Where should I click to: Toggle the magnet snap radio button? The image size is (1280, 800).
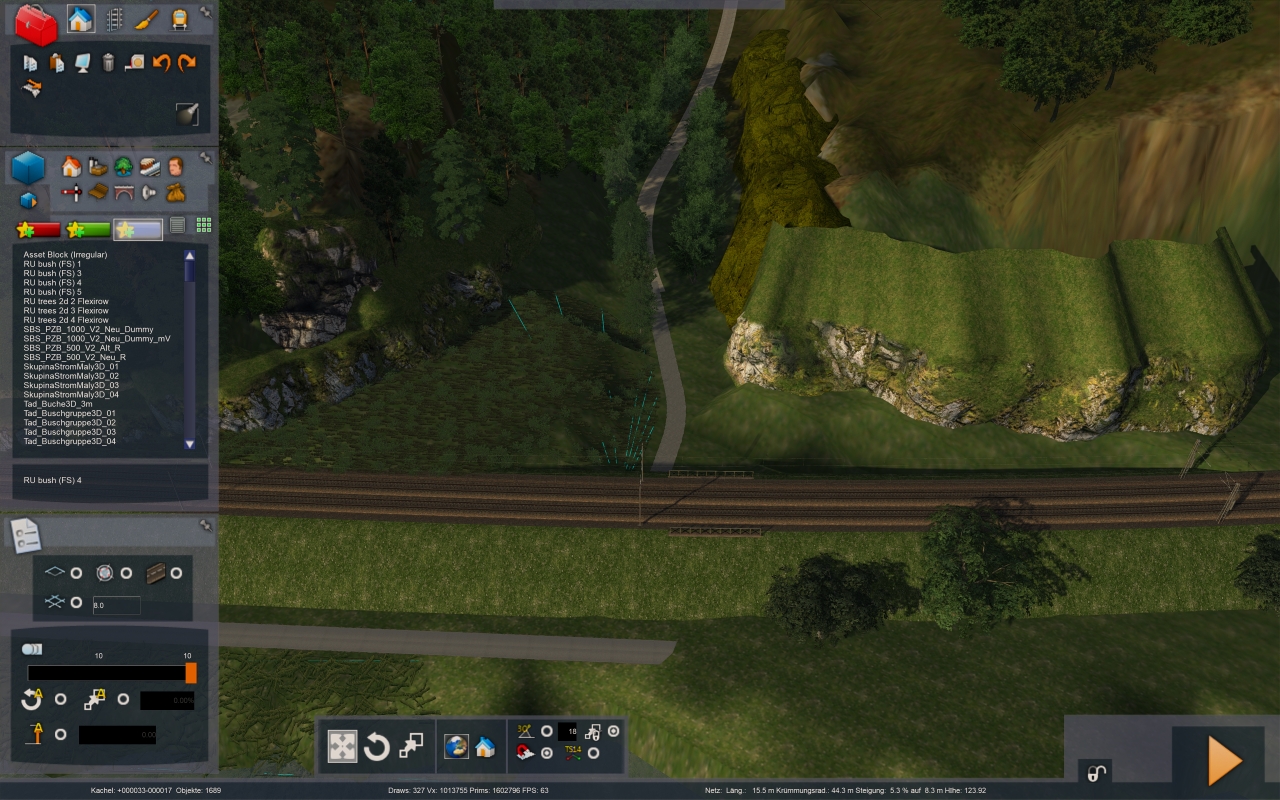(x=547, y=753)
